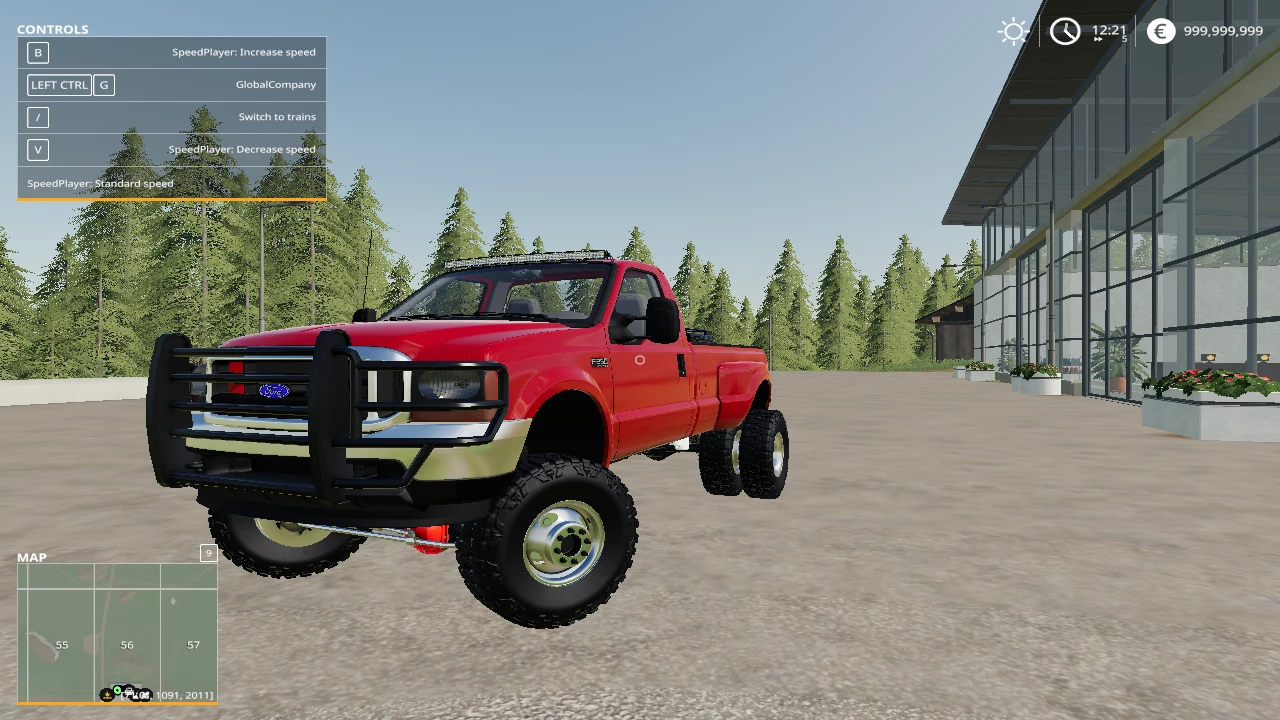
Task: Select field 55 on the minimap
Action: pos(62,645)
